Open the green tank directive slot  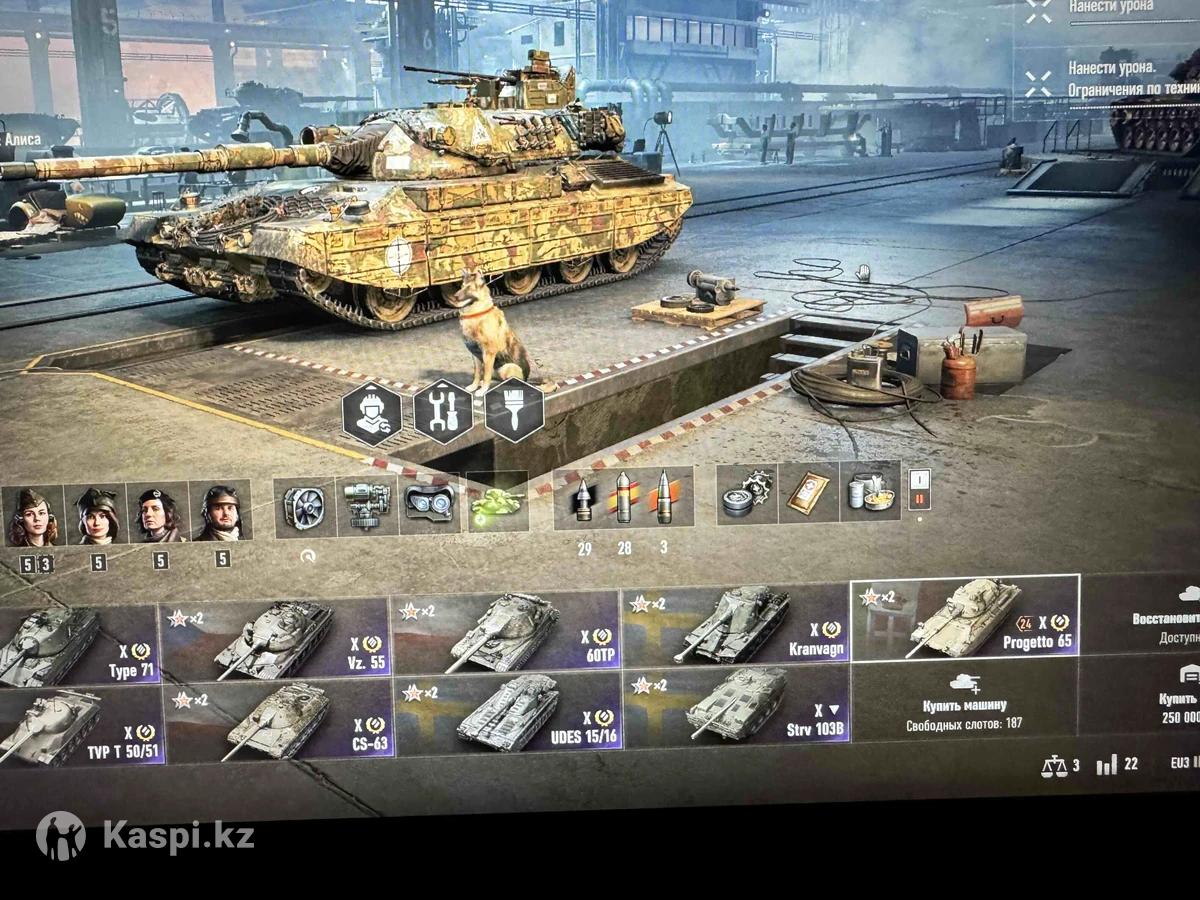click(x=497, y=501)
